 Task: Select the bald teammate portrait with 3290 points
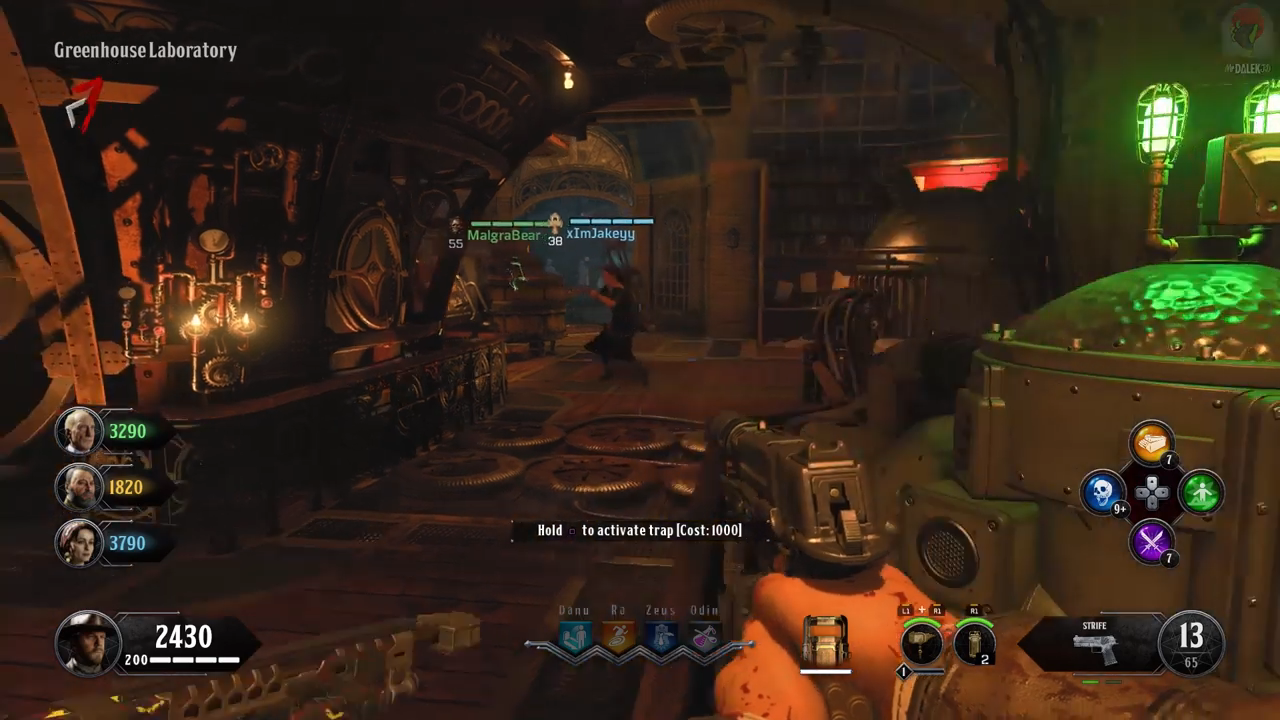tap(79, 431)
